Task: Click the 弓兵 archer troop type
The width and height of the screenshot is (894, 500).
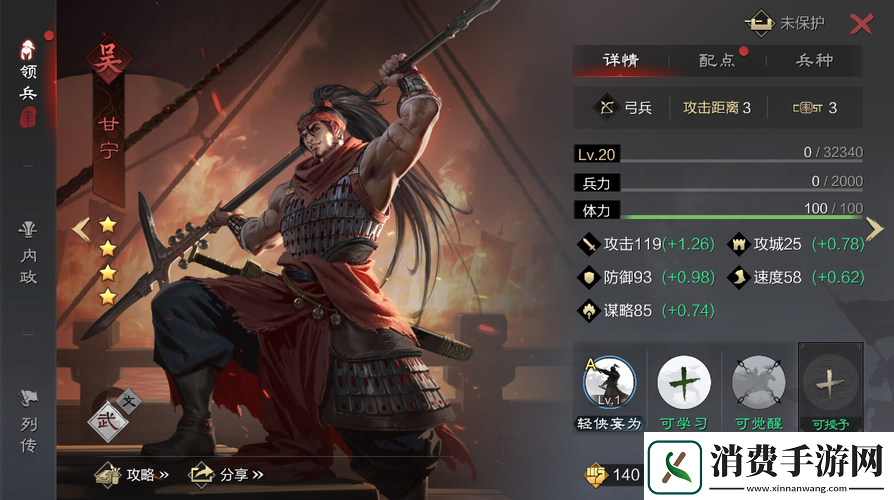Action: pyautogui.click(x=625, y=107)
